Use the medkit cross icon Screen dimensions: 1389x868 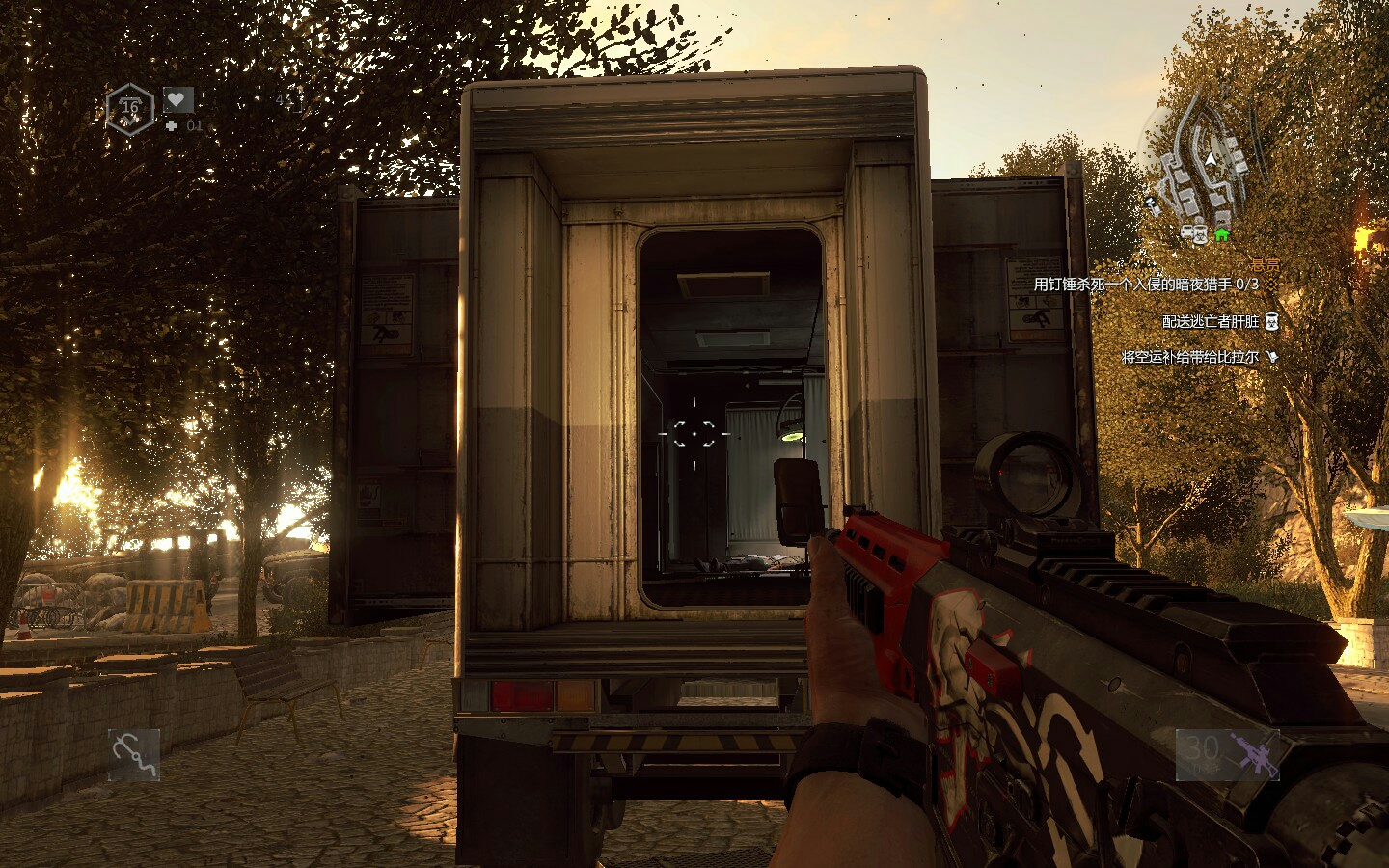(171, 125)
